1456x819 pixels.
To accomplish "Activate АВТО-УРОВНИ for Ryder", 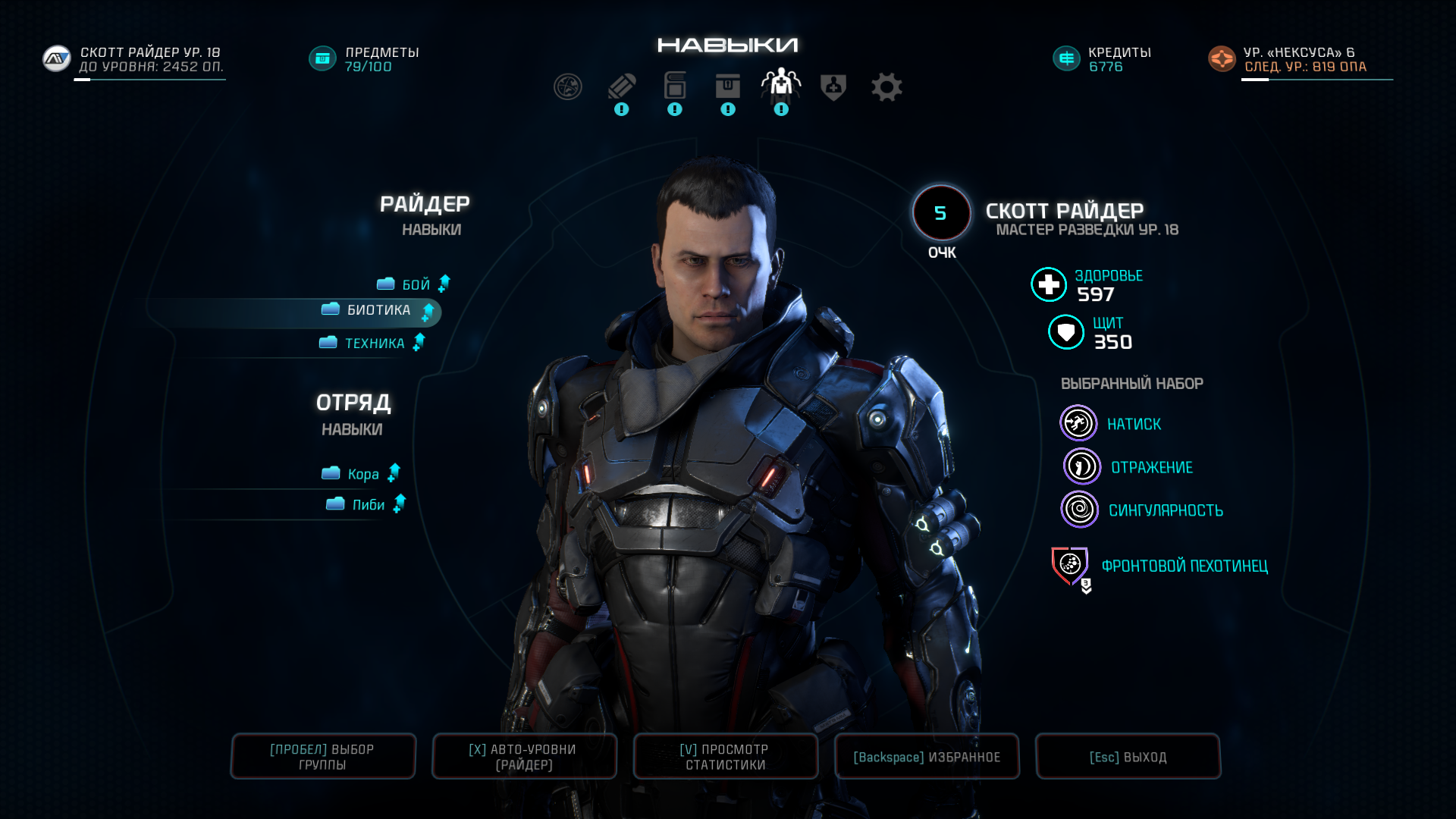I will coord(523,756).
